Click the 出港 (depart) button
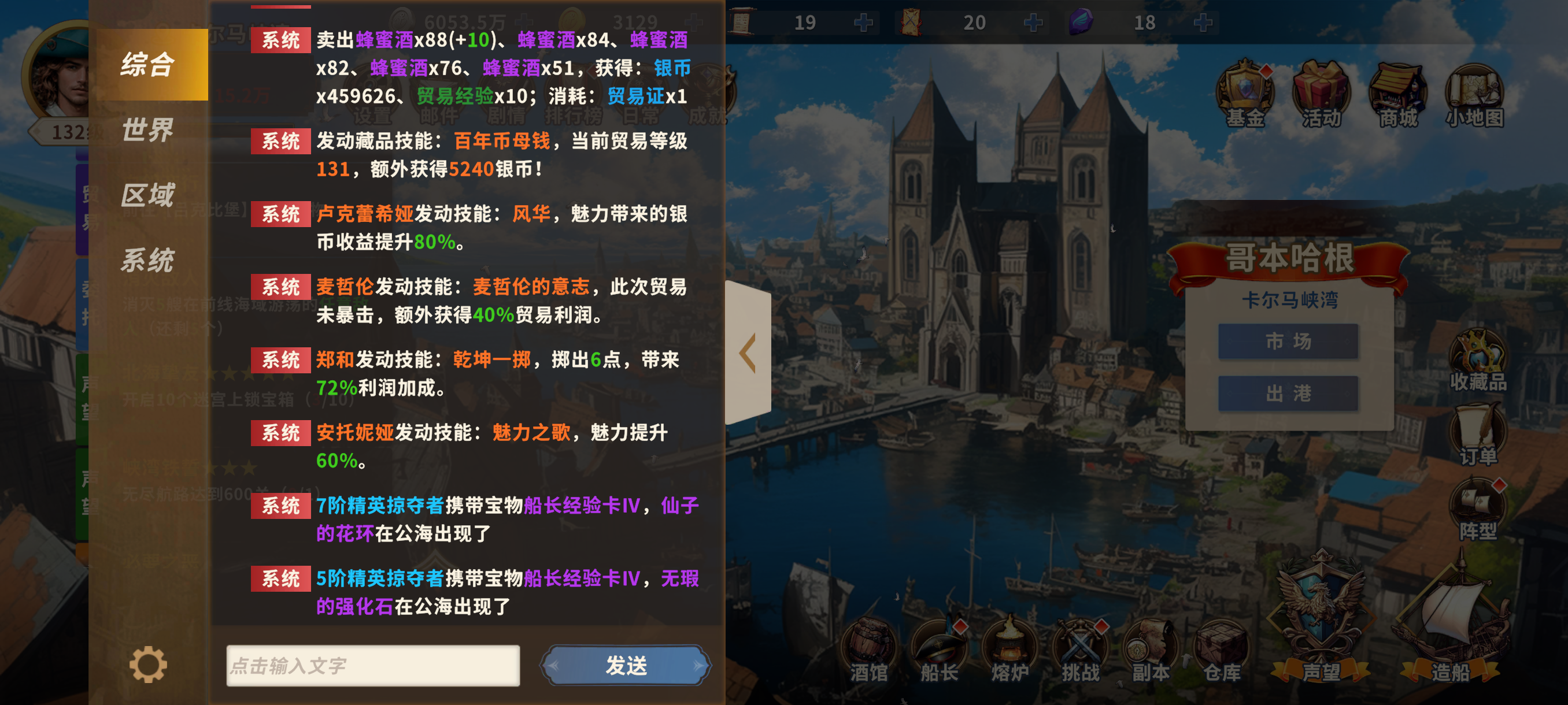Screen dimensions: 1568x705 click(x=1288, y=392)
